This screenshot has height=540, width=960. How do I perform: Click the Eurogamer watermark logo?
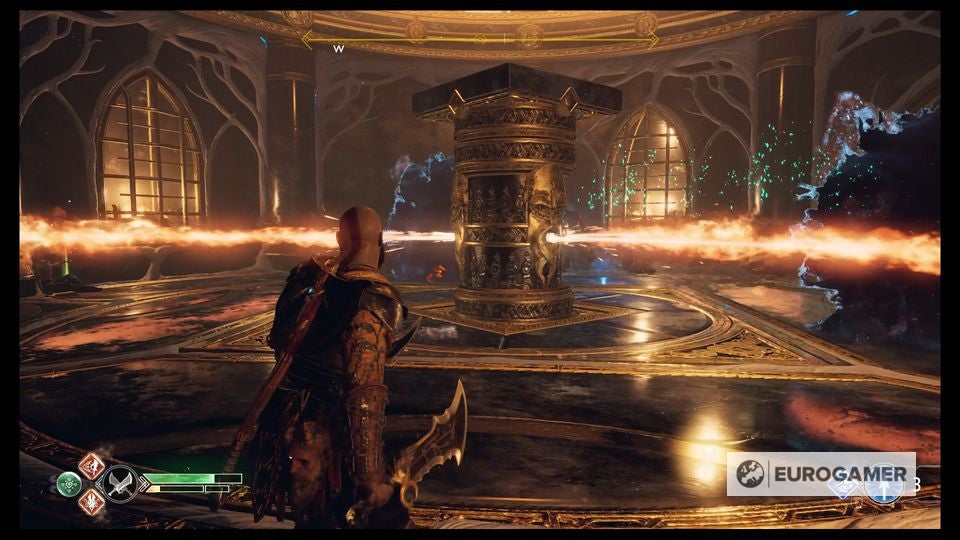pyautogui.click(x=820, y=474)
